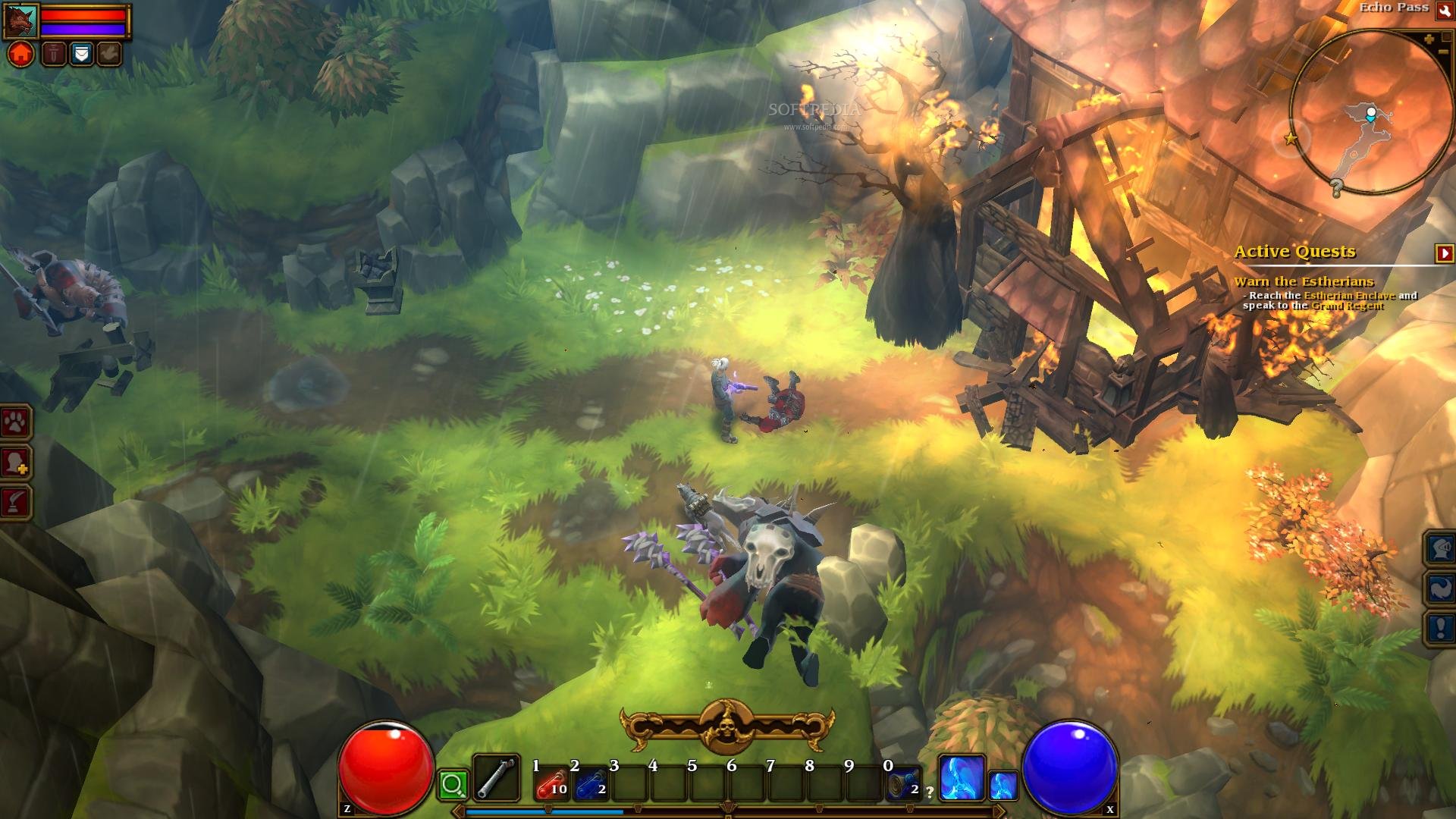Click the green identify magnifier icon
1456x819 pixels.
(x=452, y=786)
